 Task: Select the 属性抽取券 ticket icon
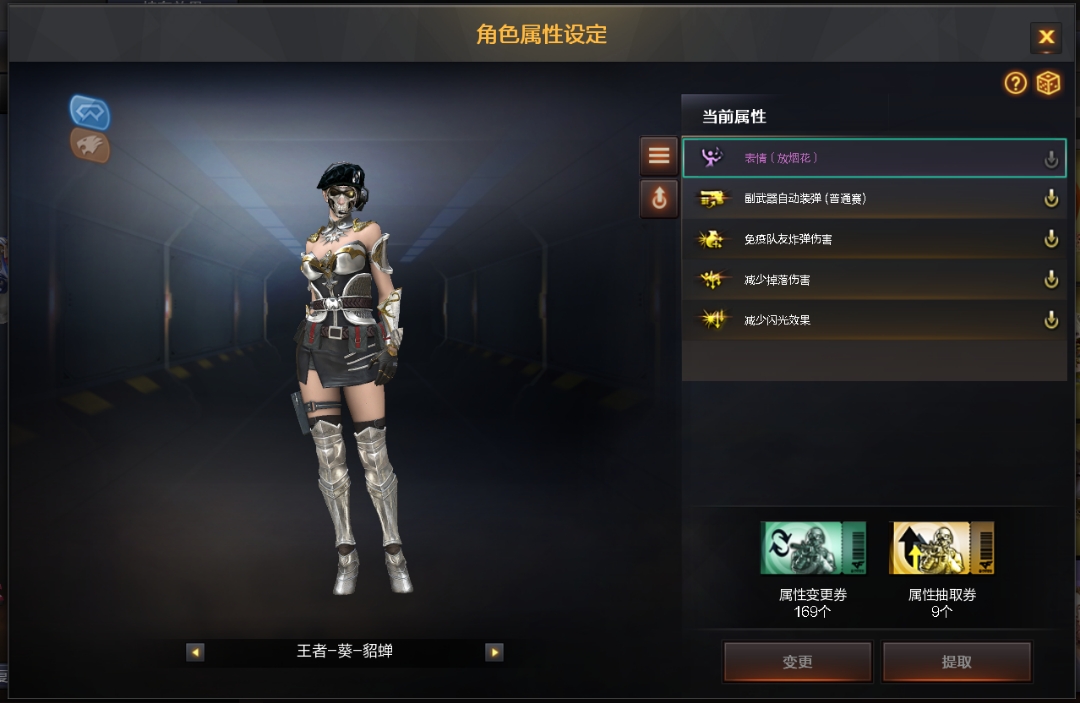pos(942,548)
